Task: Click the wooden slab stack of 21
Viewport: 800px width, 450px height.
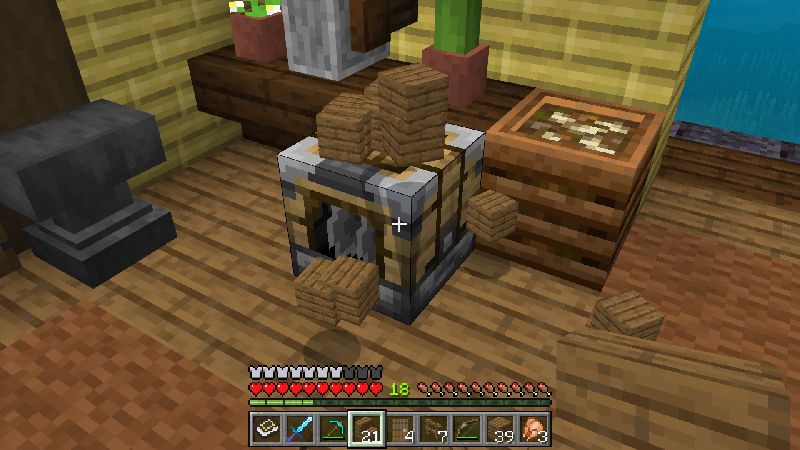Action: tap(366, 429)
